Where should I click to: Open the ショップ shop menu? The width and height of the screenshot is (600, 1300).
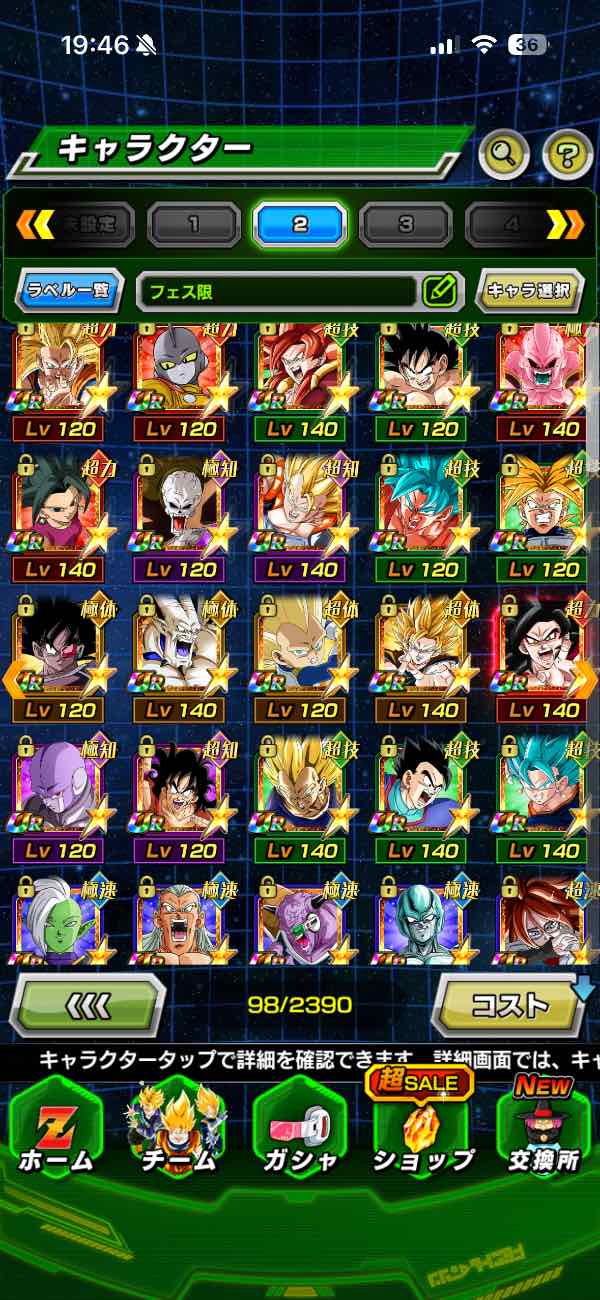[x=422, y=1132]
